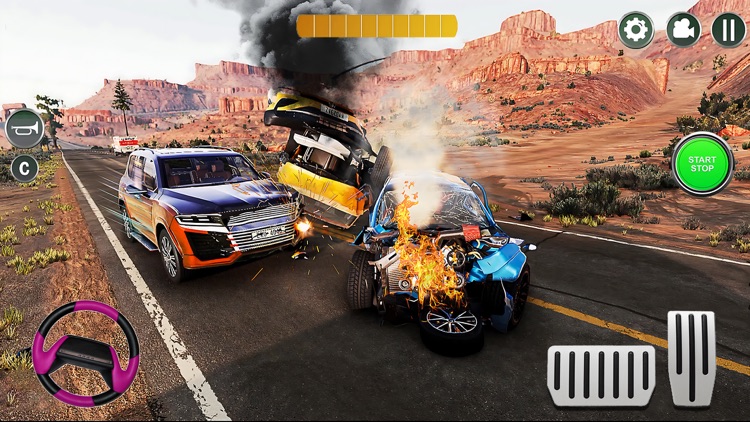Pause the game

[728, 30]
